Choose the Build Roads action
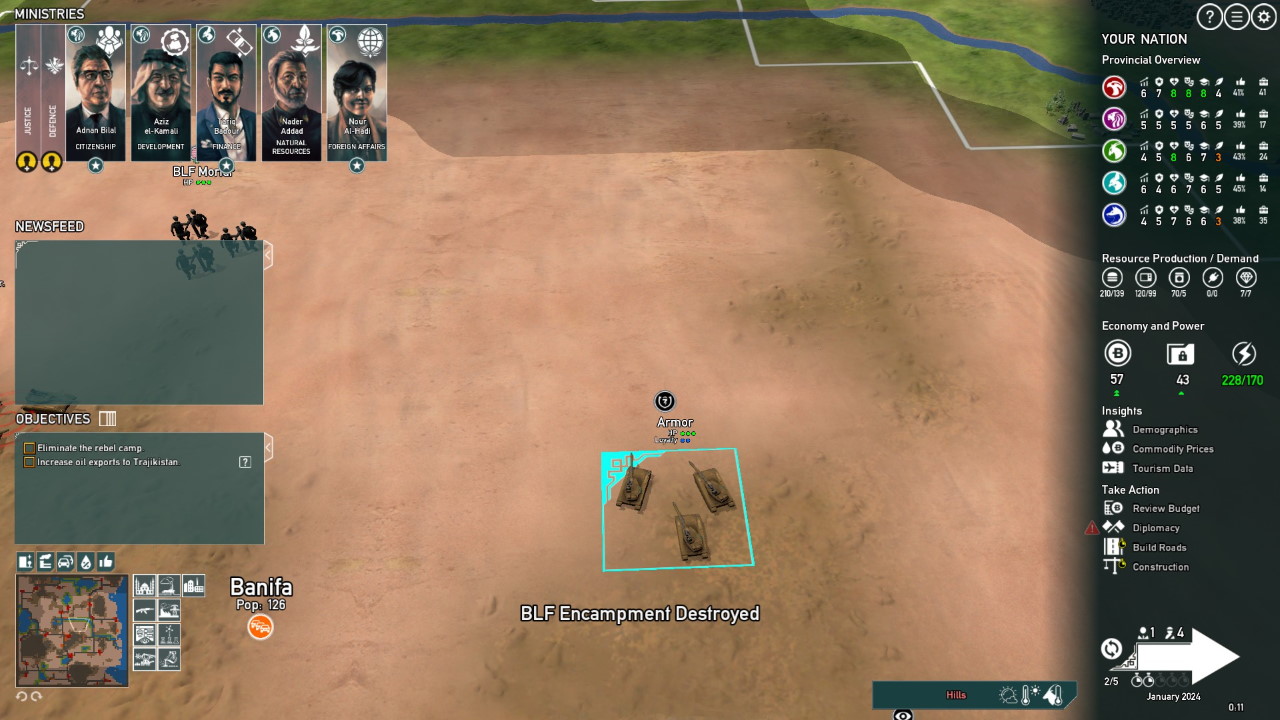 (x=1159, y=548)
